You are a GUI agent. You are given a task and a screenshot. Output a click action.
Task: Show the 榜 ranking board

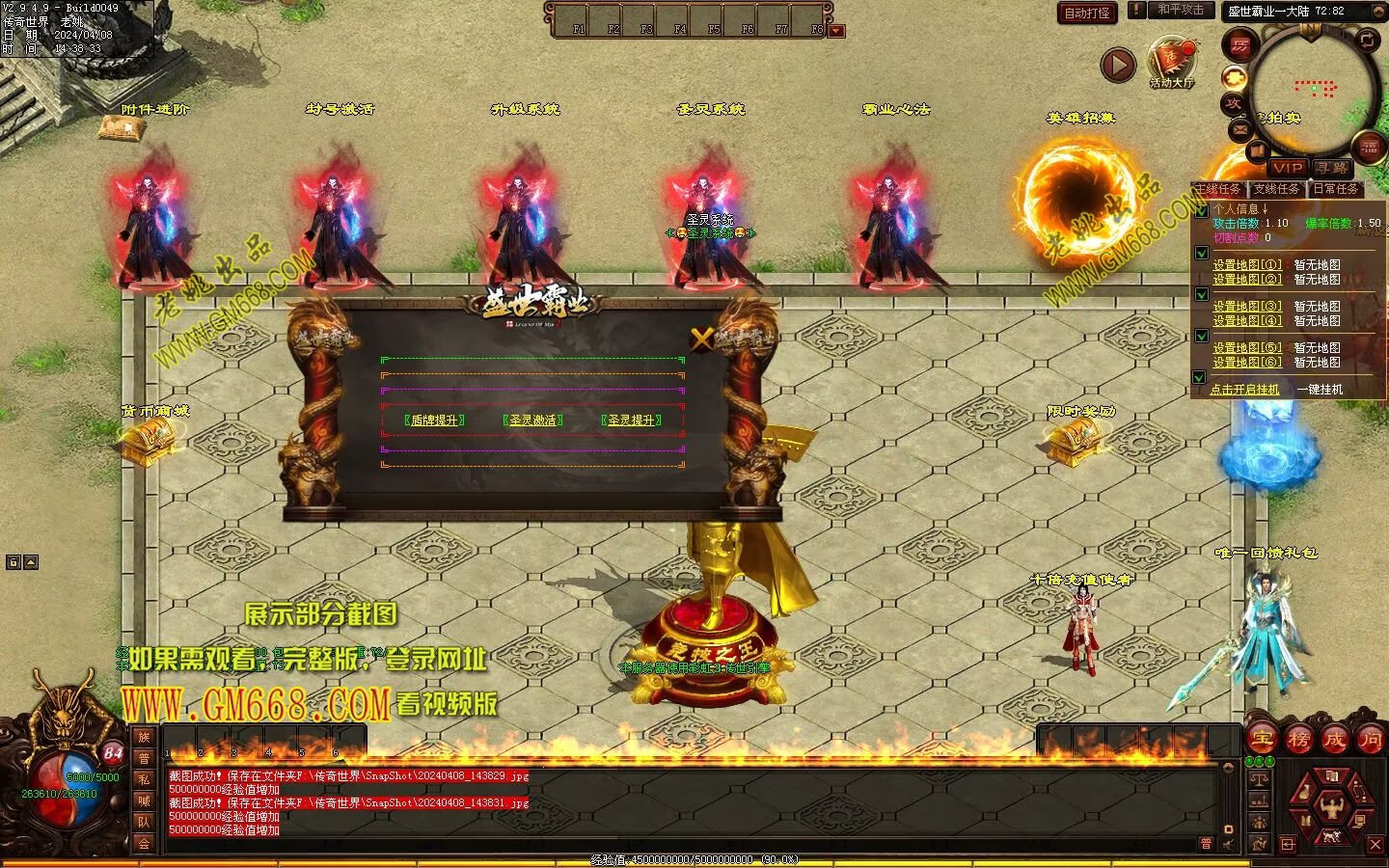[x=1298, y=740]
